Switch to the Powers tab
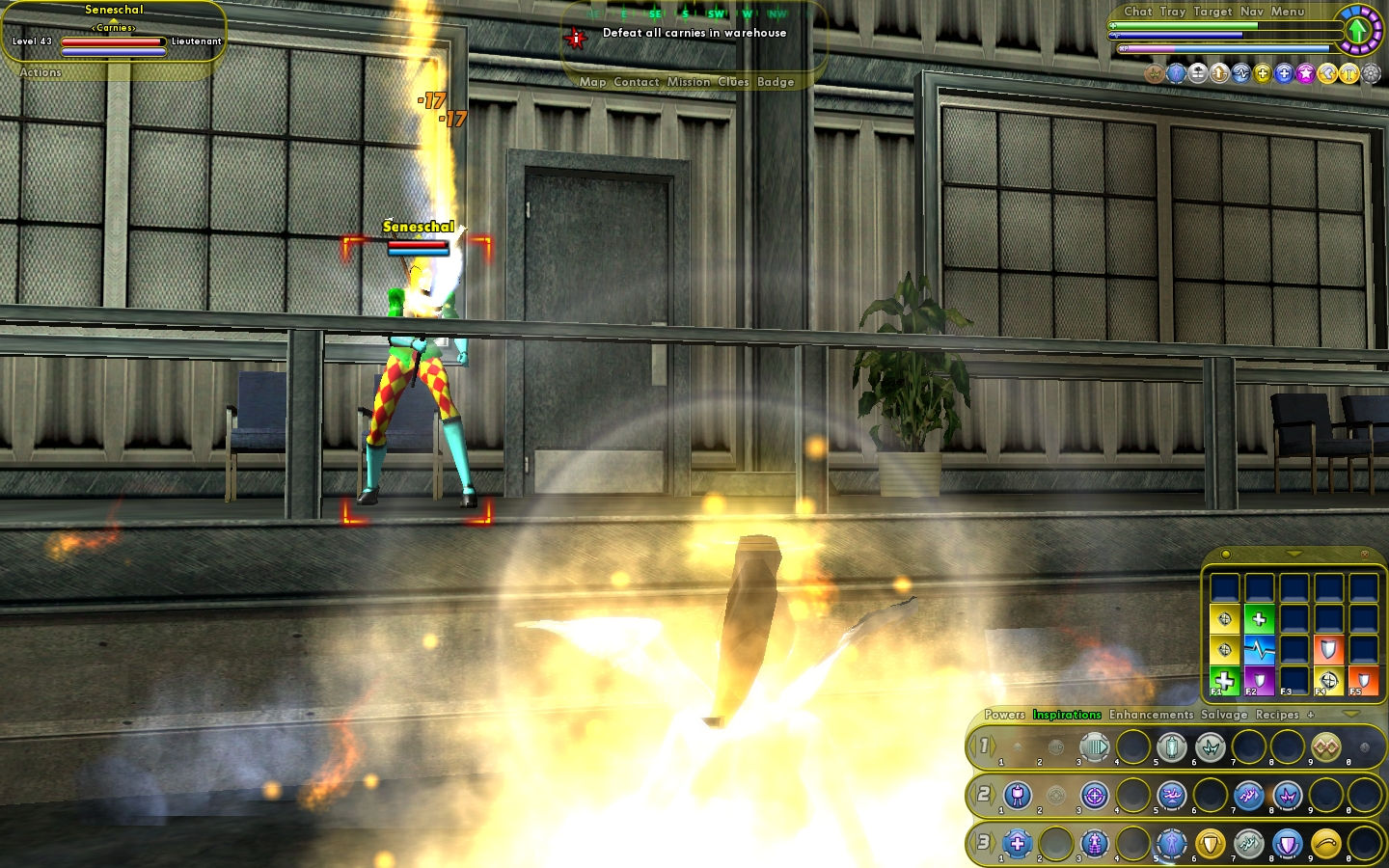The width and height of the screenshot is (1389, 868). (x=1004, y=715)
